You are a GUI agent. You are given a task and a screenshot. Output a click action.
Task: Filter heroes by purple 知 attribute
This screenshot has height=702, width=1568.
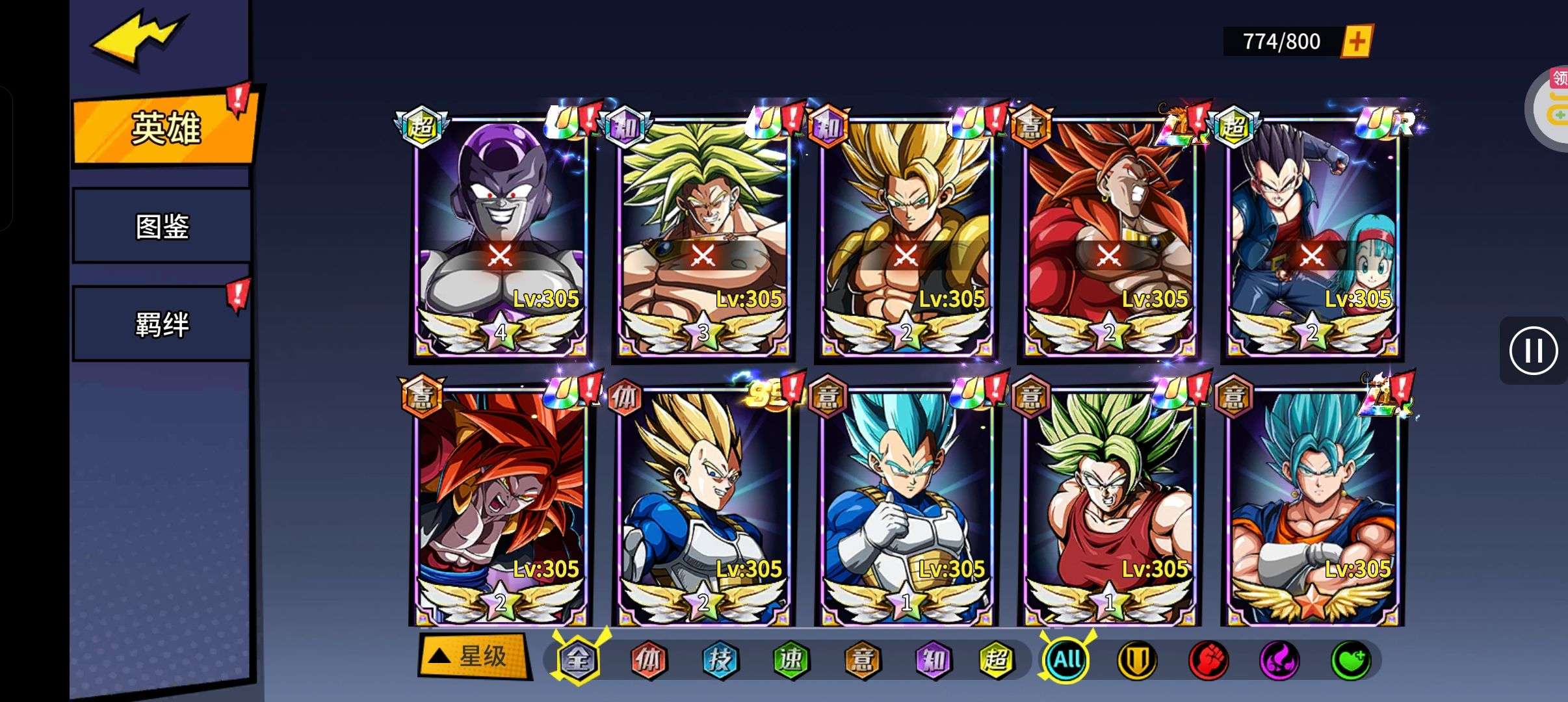[933, 660]
